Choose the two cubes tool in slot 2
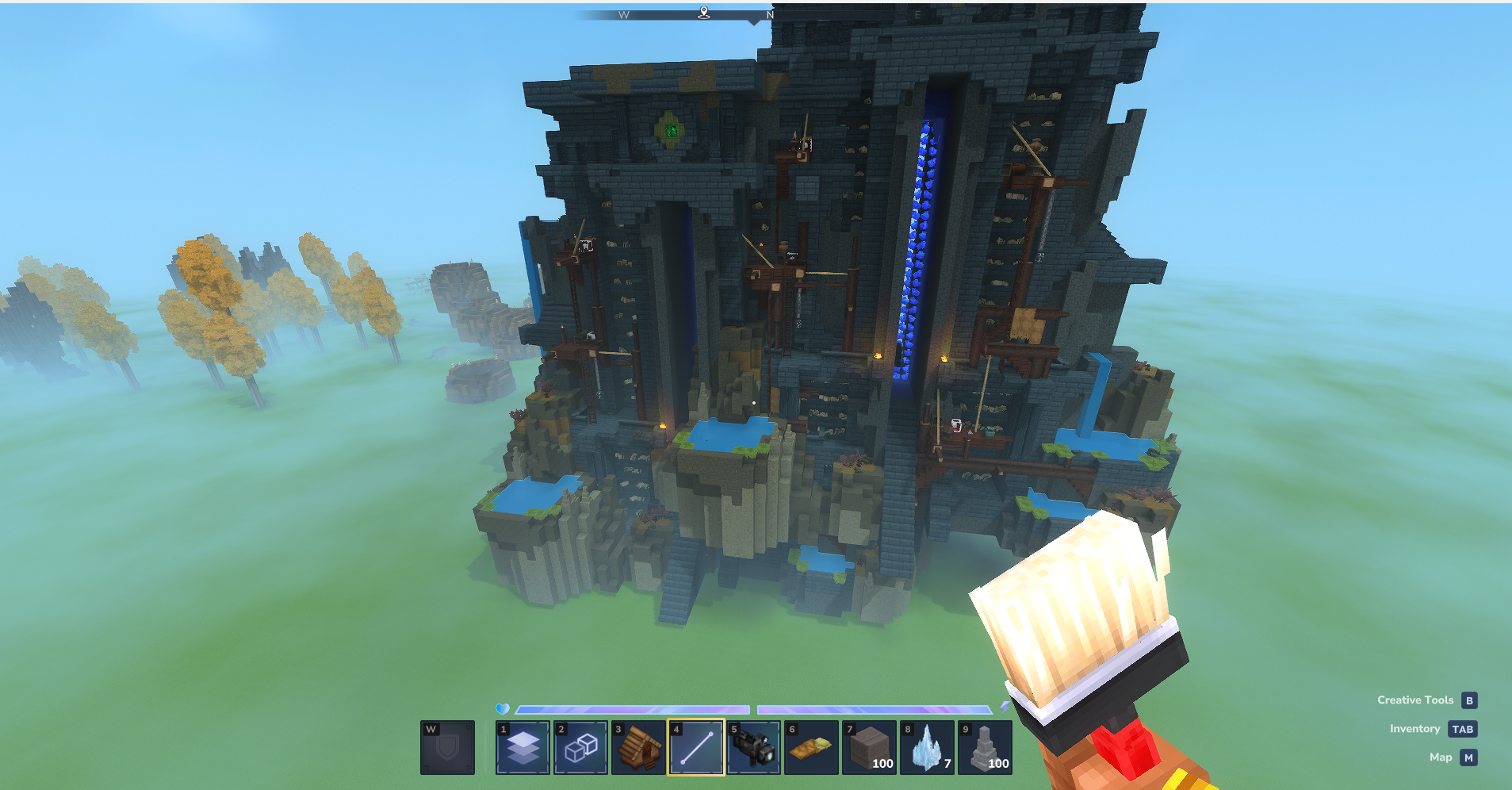Image resolution: width=1512 pixels, height=790 pixels. [580, 747]
